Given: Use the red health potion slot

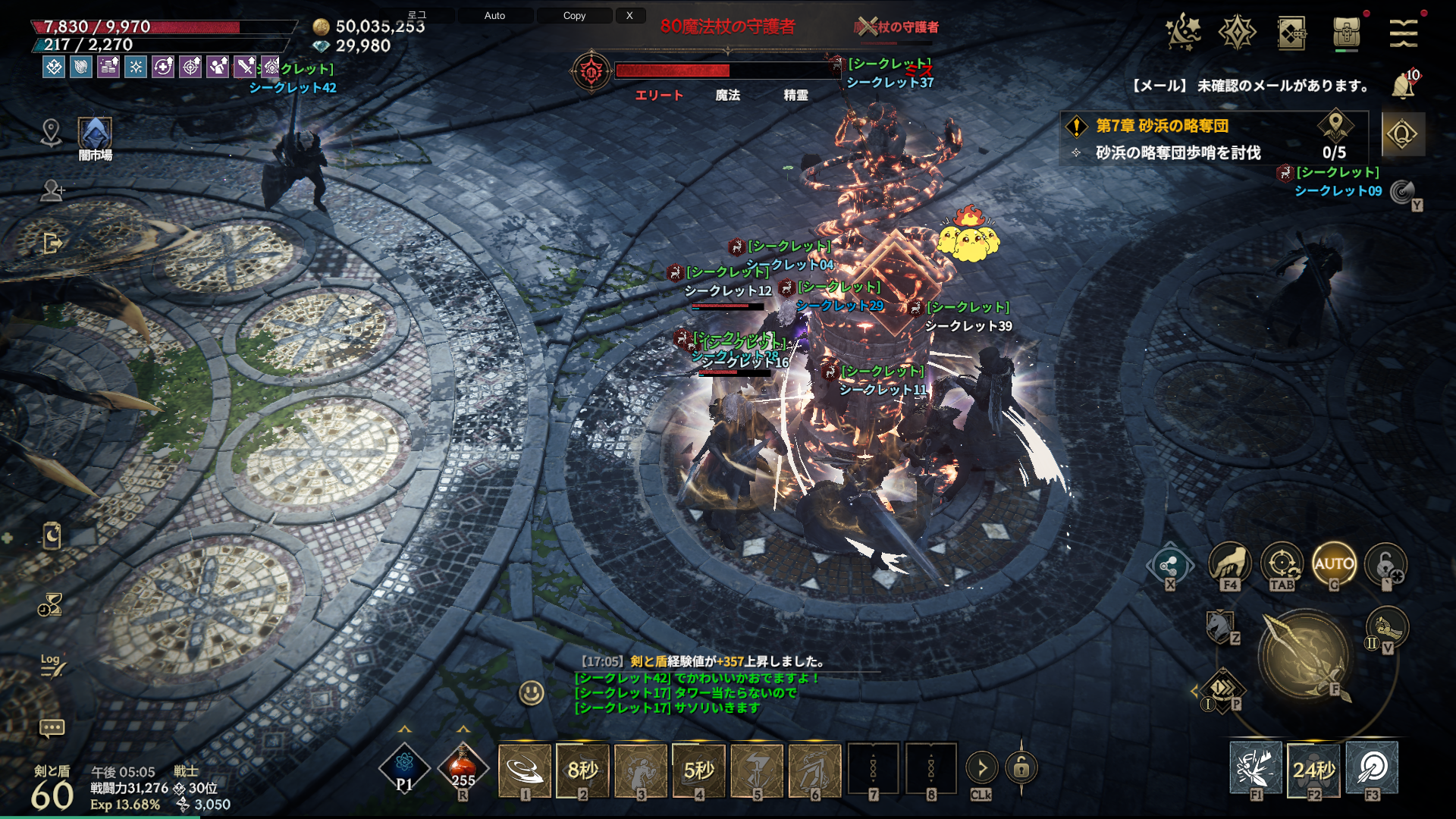Looking at the screenshot, I should click(x=463, y=768).
